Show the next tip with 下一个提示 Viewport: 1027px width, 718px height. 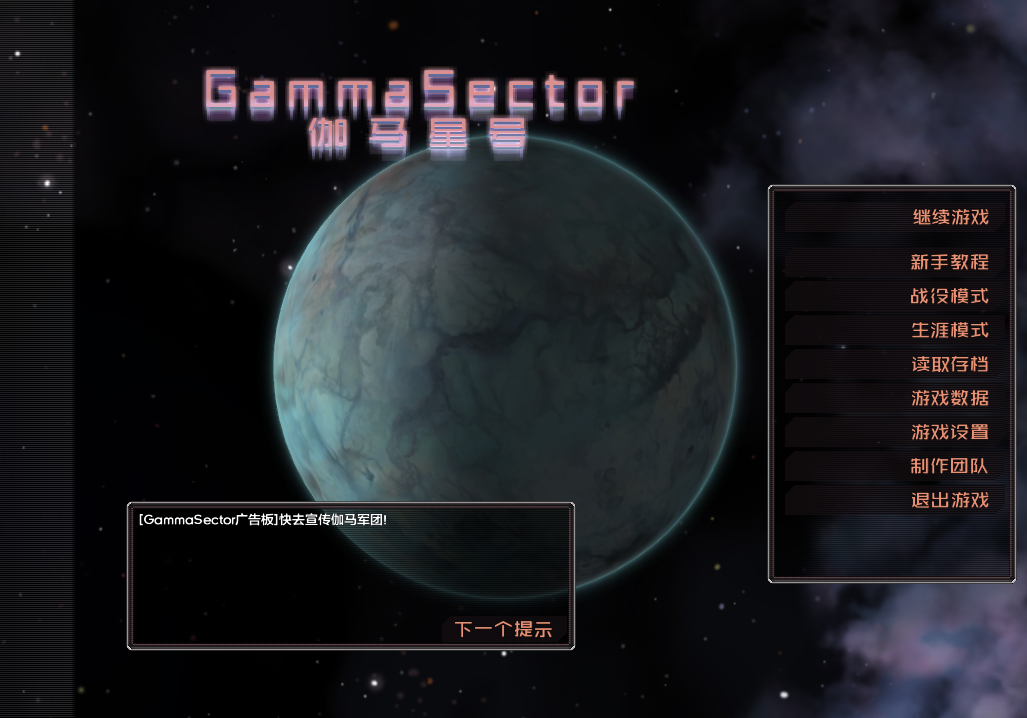coord(503,630)
